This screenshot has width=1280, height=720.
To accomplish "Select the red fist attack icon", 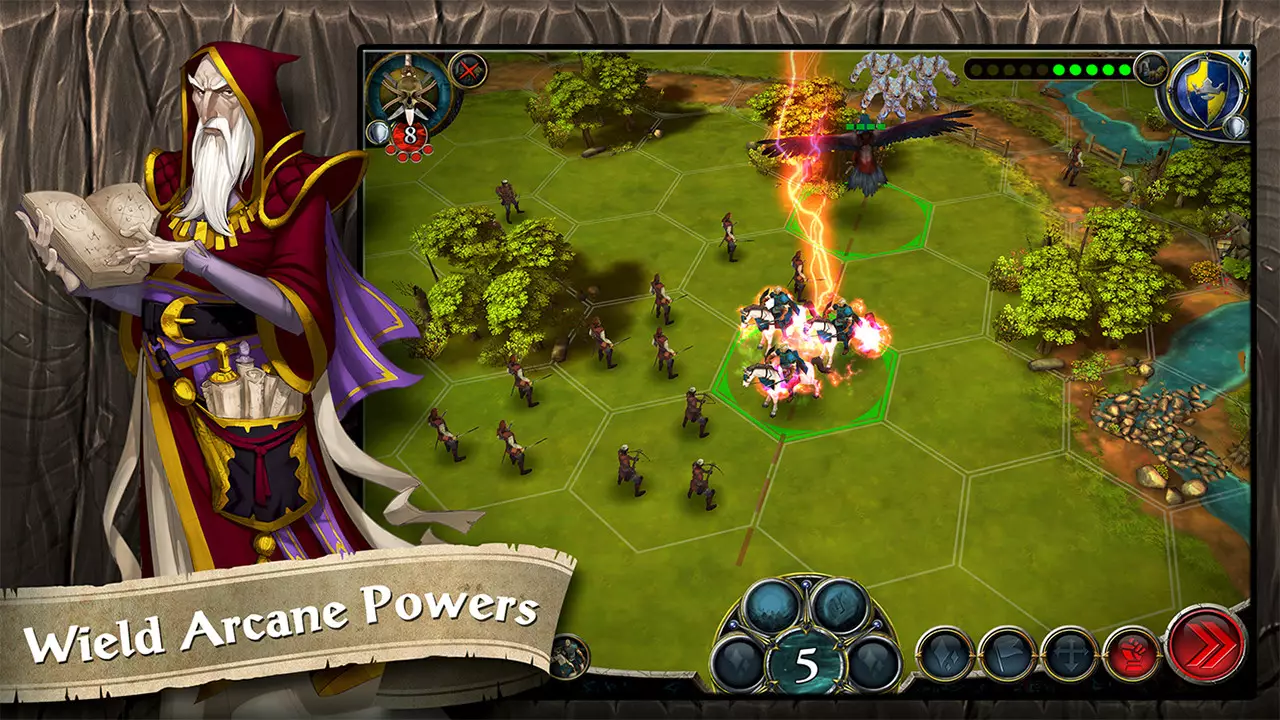I will click(1134, 652).
